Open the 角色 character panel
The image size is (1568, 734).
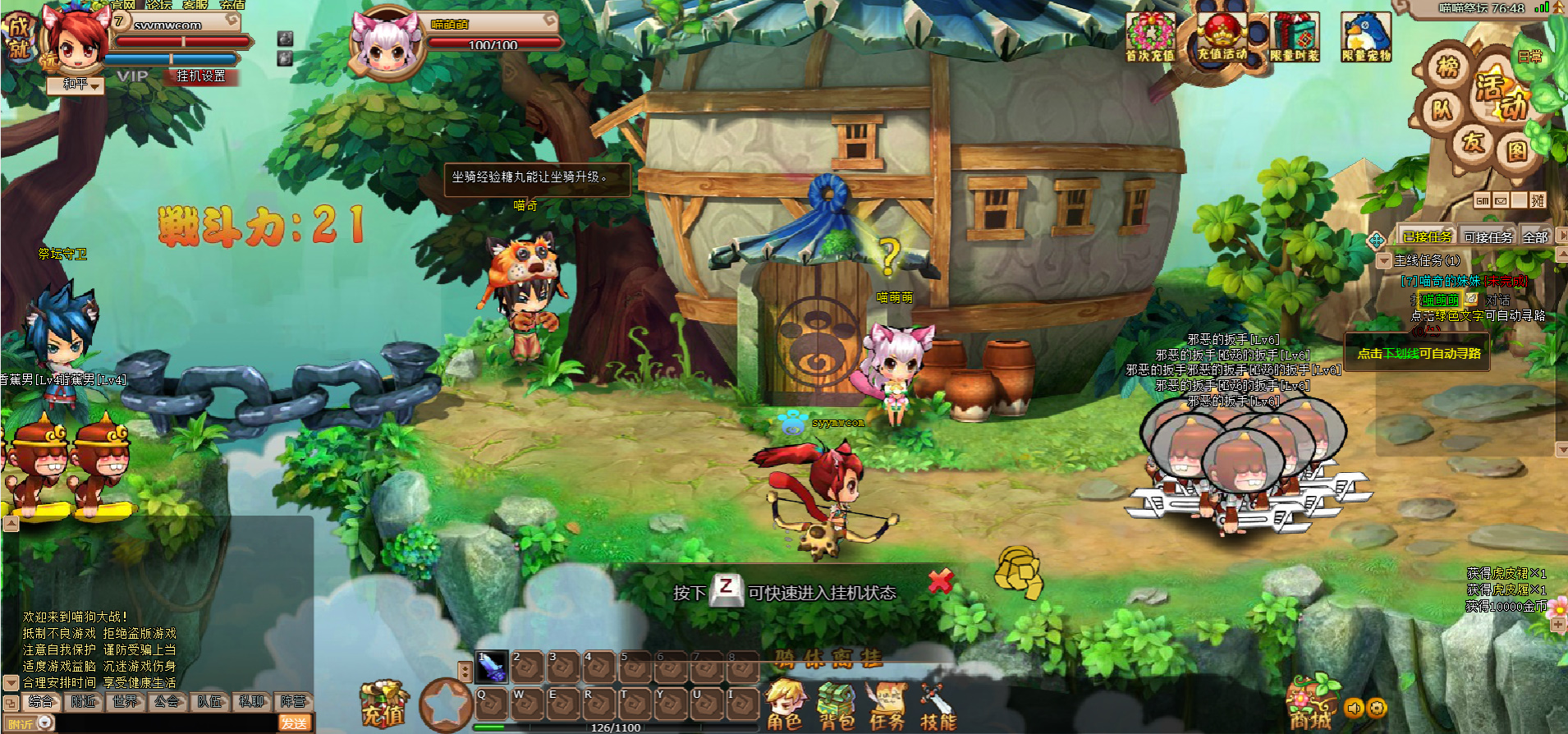[784, 707]
